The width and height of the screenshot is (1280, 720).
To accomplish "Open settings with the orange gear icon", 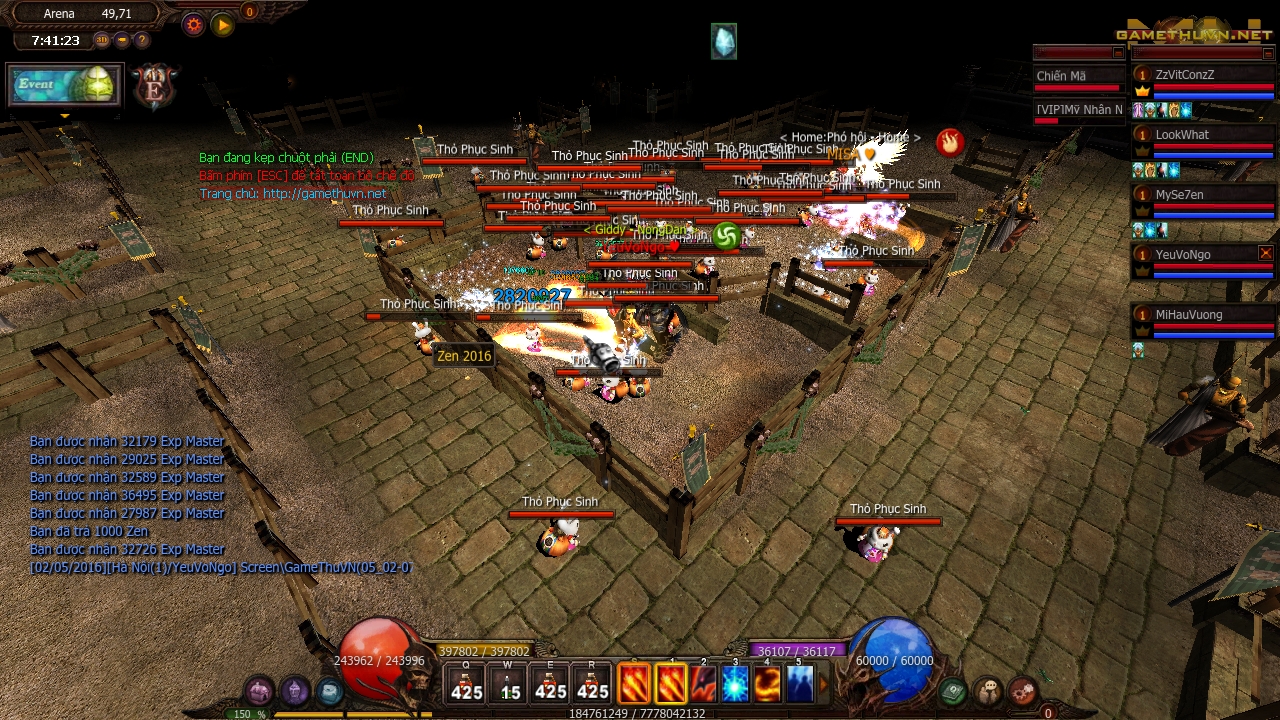I will click(194, 25).
